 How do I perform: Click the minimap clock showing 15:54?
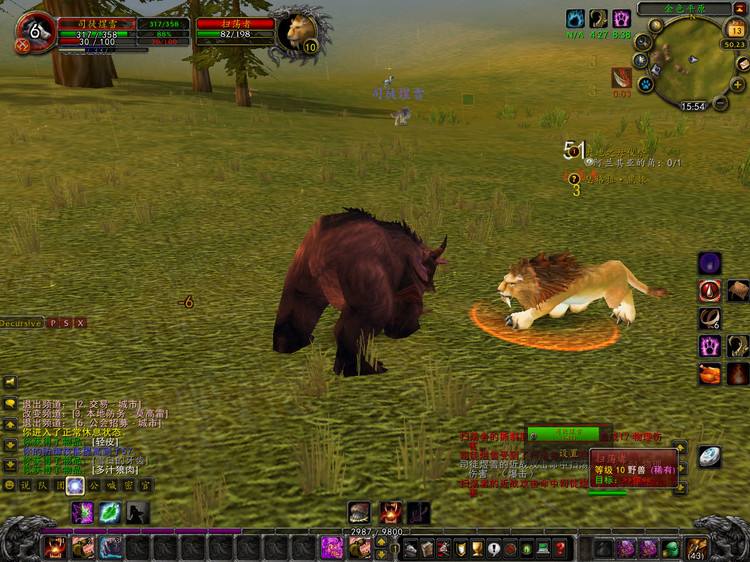[693, 105]
